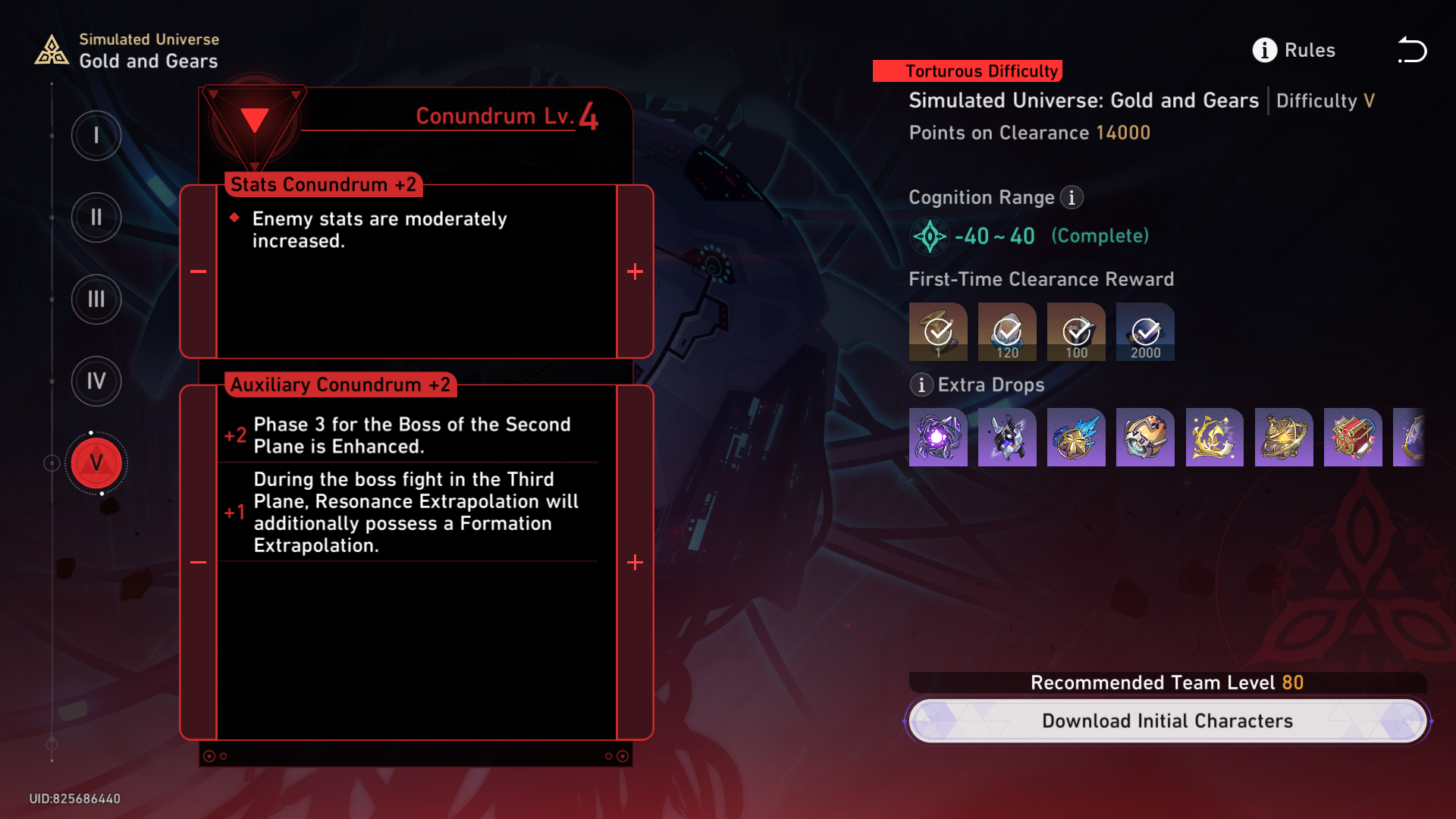Switch to Difficulty IV
Image resolution: width=1456 pixels, height=819 pixels.
point(96,381)
